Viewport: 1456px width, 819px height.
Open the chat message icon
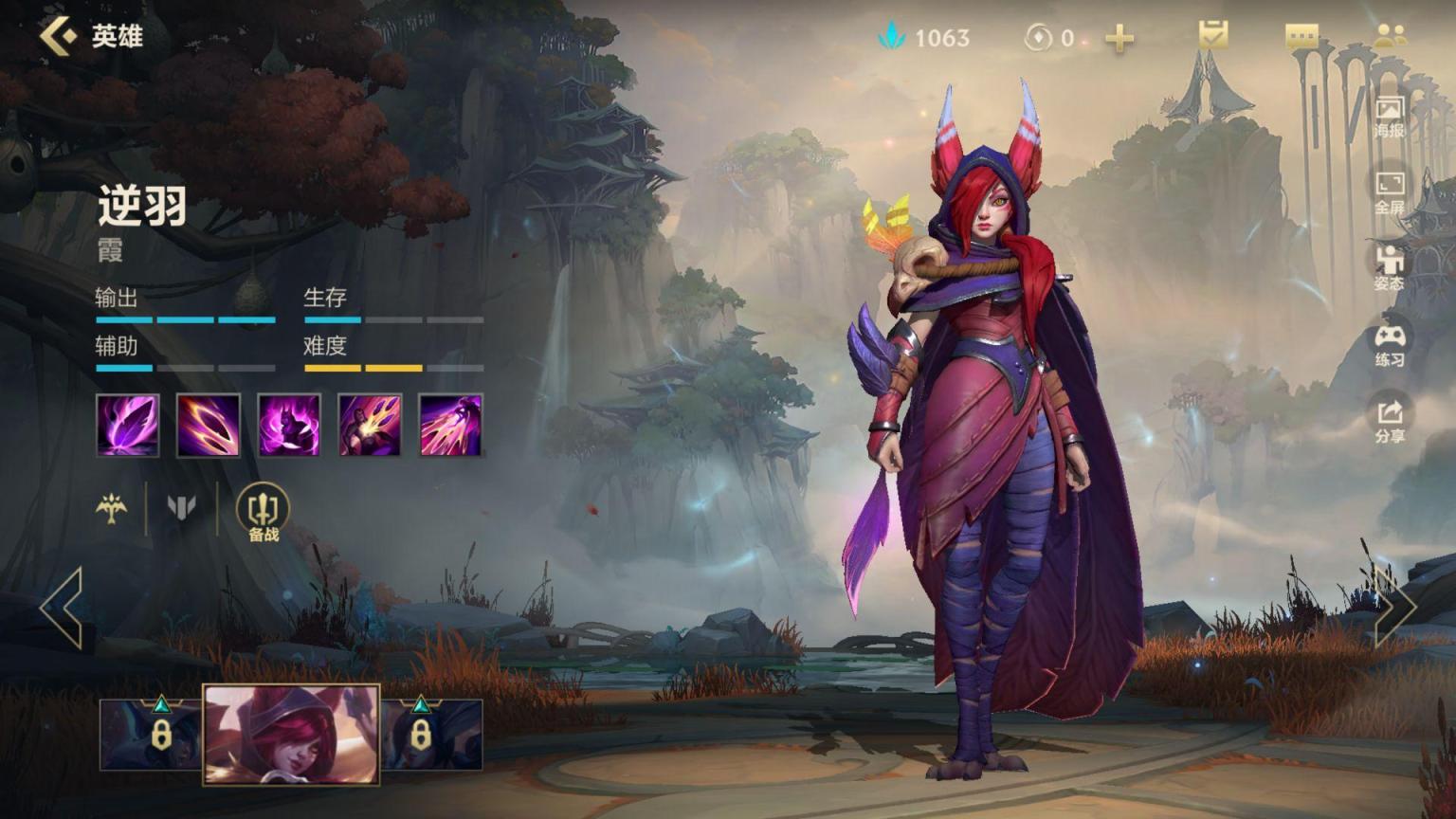click(x=1301, y=37)
